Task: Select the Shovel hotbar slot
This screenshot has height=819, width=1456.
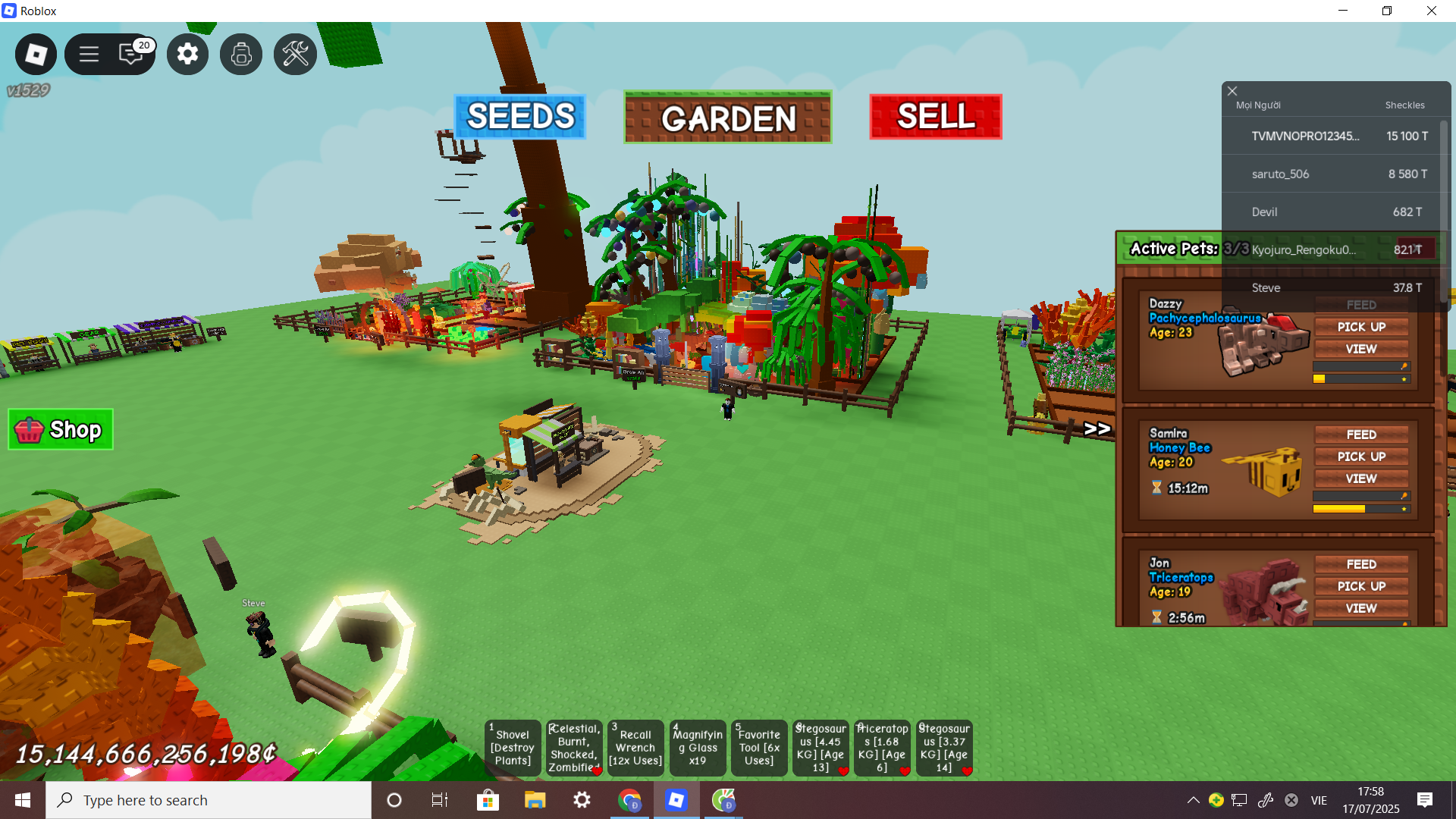Action: (x=513, y=748)
